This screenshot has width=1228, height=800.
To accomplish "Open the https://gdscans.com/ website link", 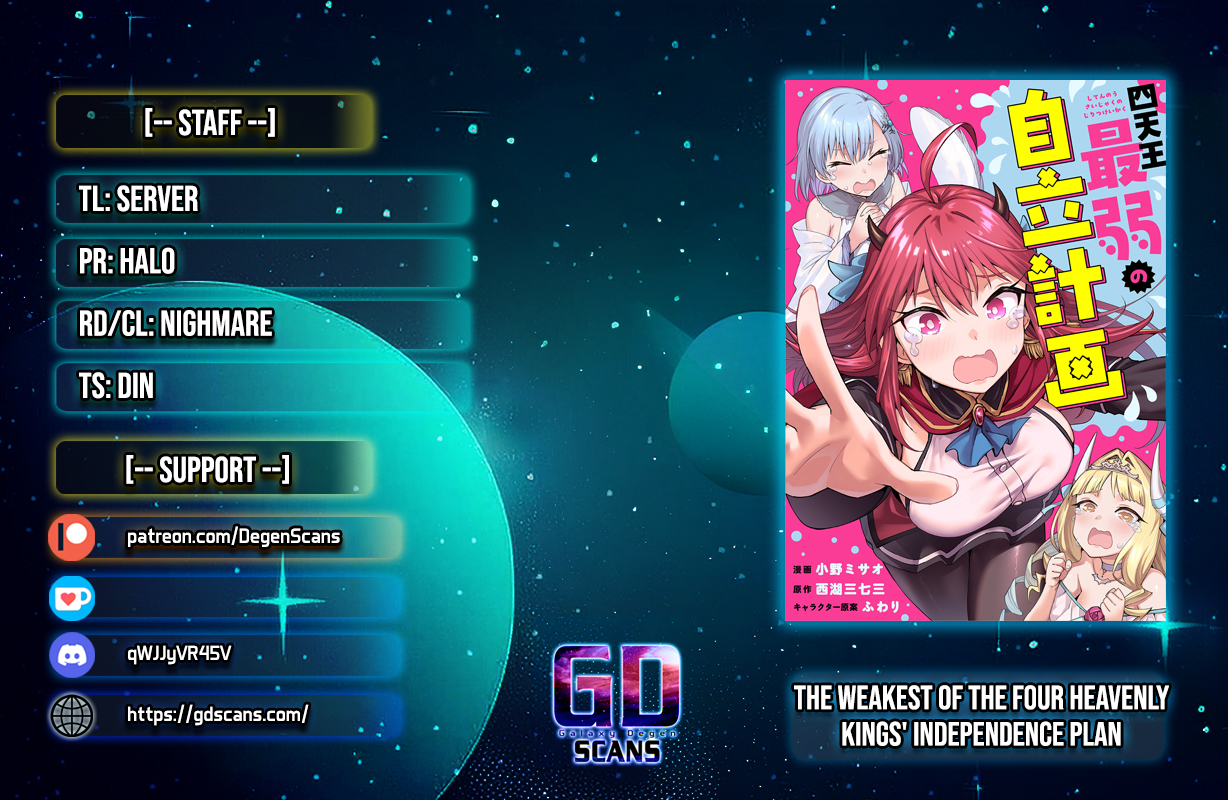I will (x=217, y=714).
